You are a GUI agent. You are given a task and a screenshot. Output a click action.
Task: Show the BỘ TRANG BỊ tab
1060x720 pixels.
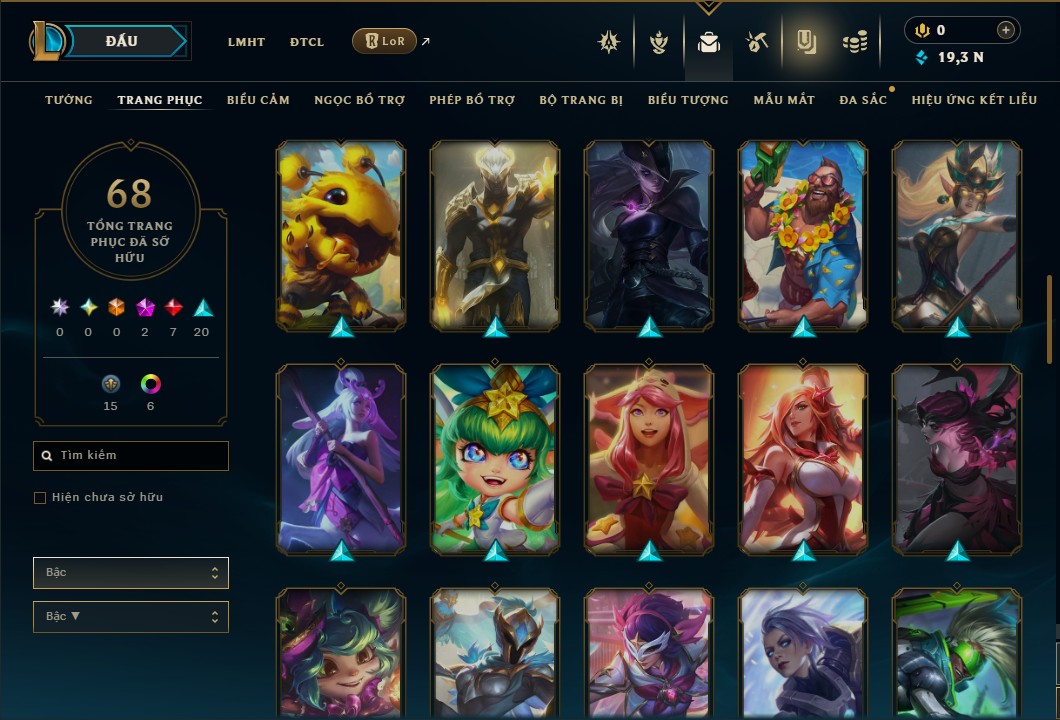581,100
